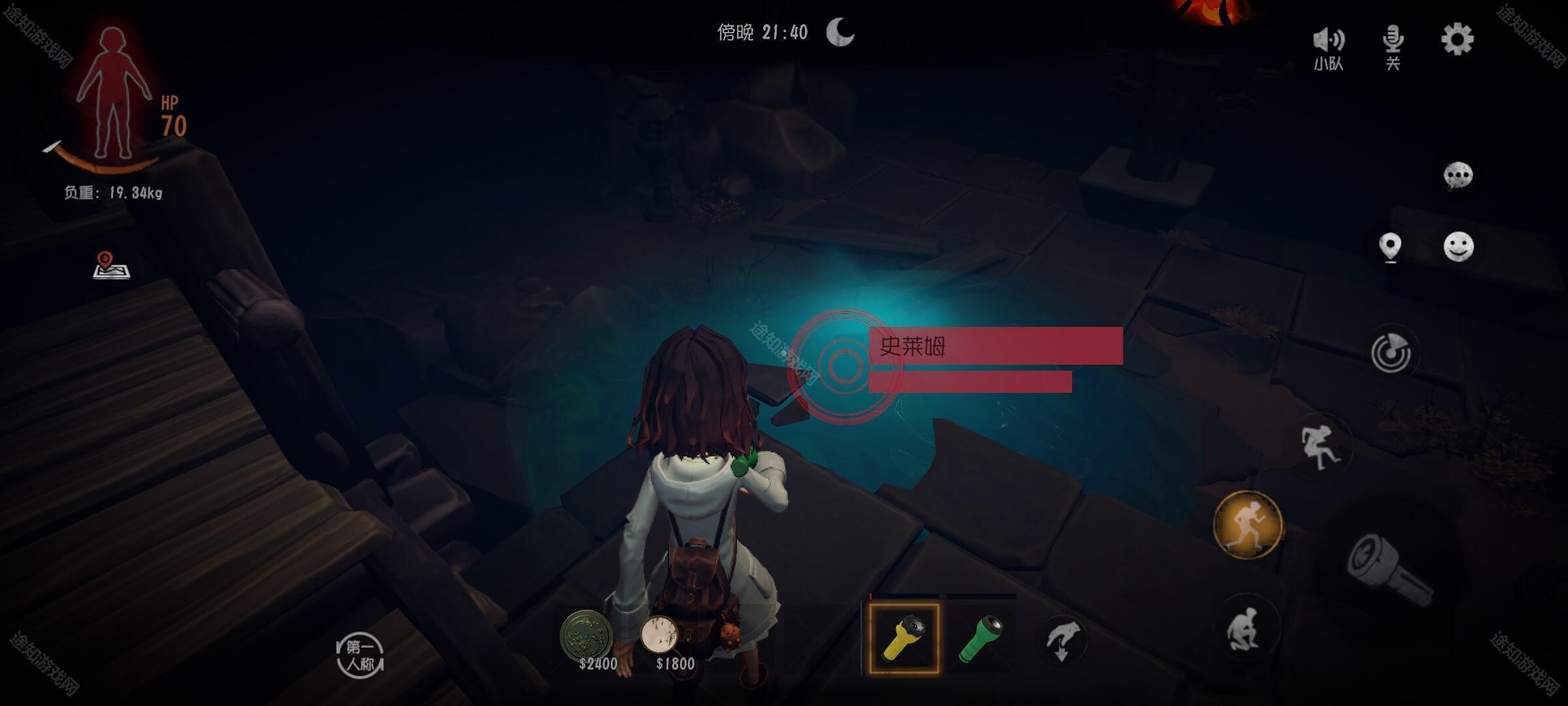This screenshot has height=706, width=1568.
Task: Open the smiley emote menu
Action: (x=1458, y=247)
